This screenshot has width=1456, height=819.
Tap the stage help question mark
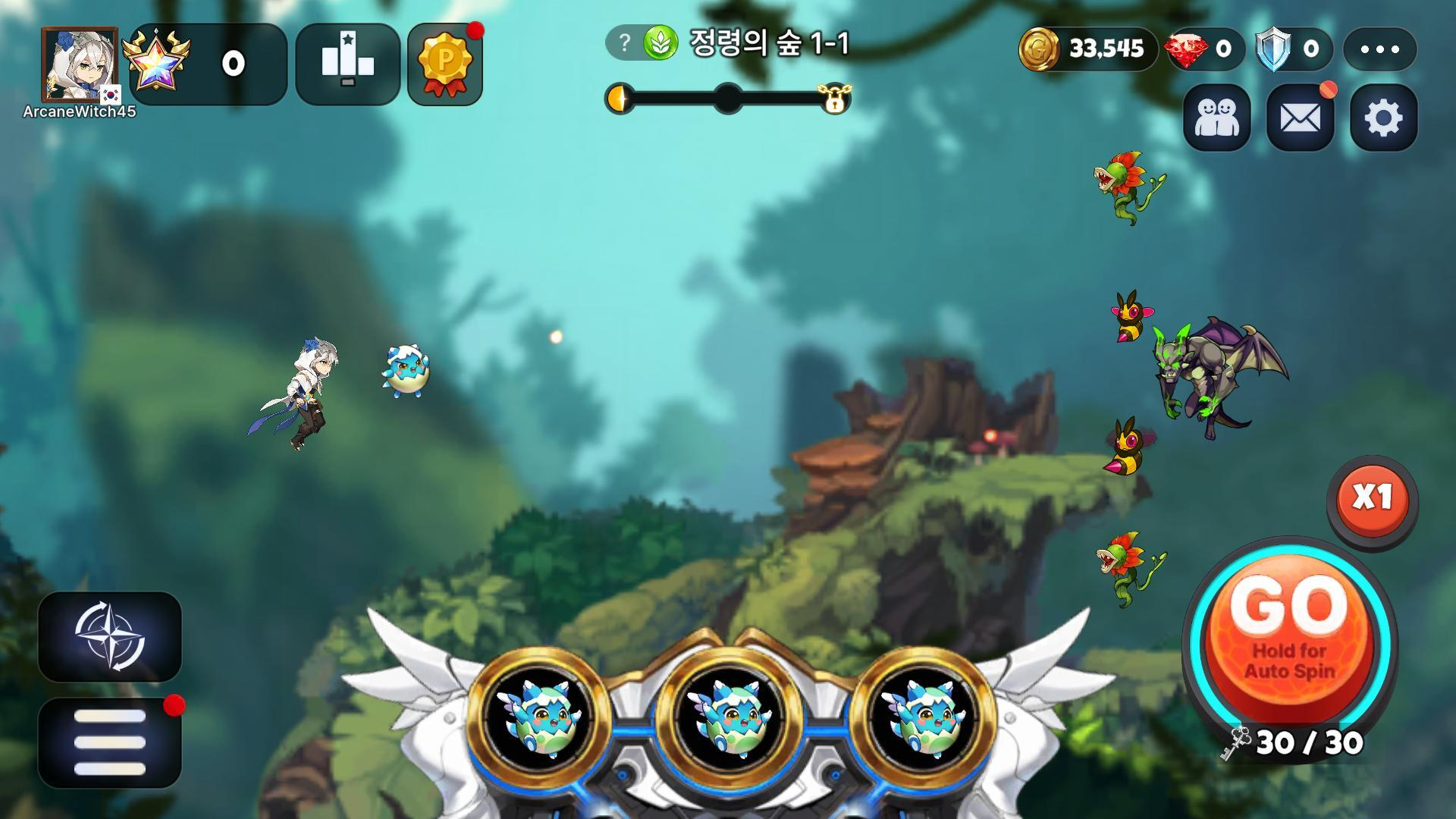point(624,43)
